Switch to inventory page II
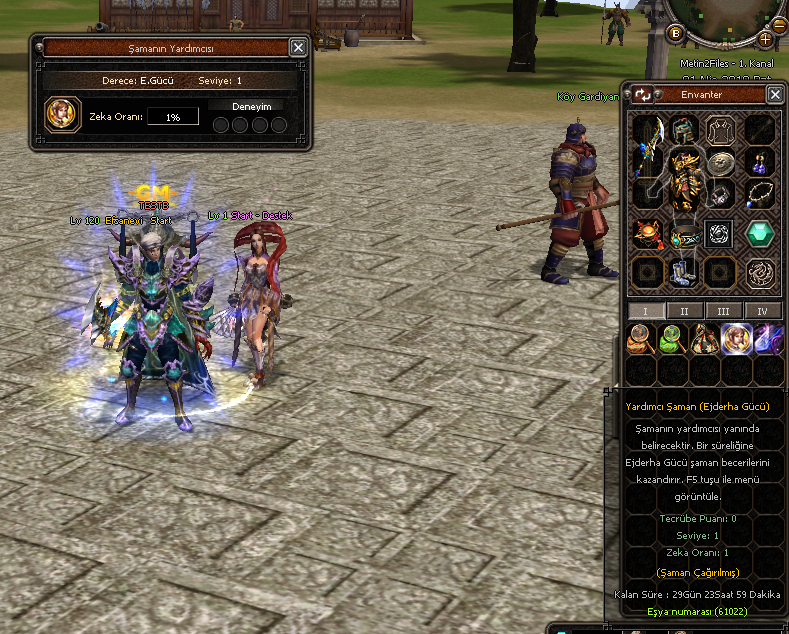This screenshot has height=634, width=789. point(685,311)
